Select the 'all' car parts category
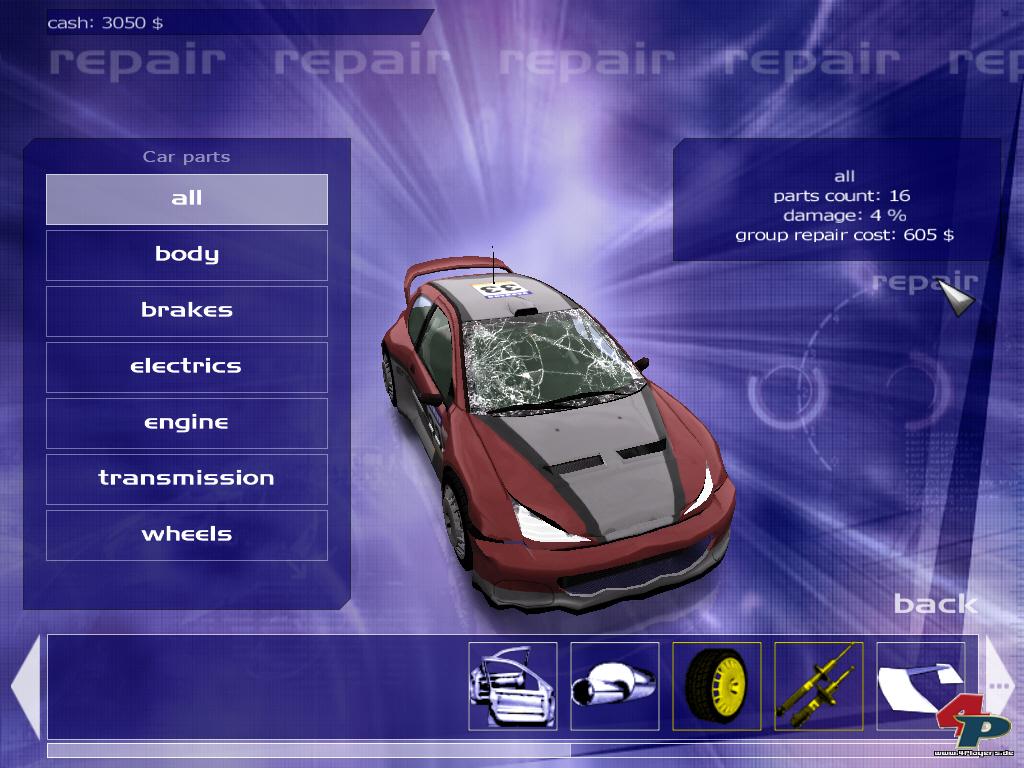Viewport: 1024px width, 768px height. pos(187,199)
